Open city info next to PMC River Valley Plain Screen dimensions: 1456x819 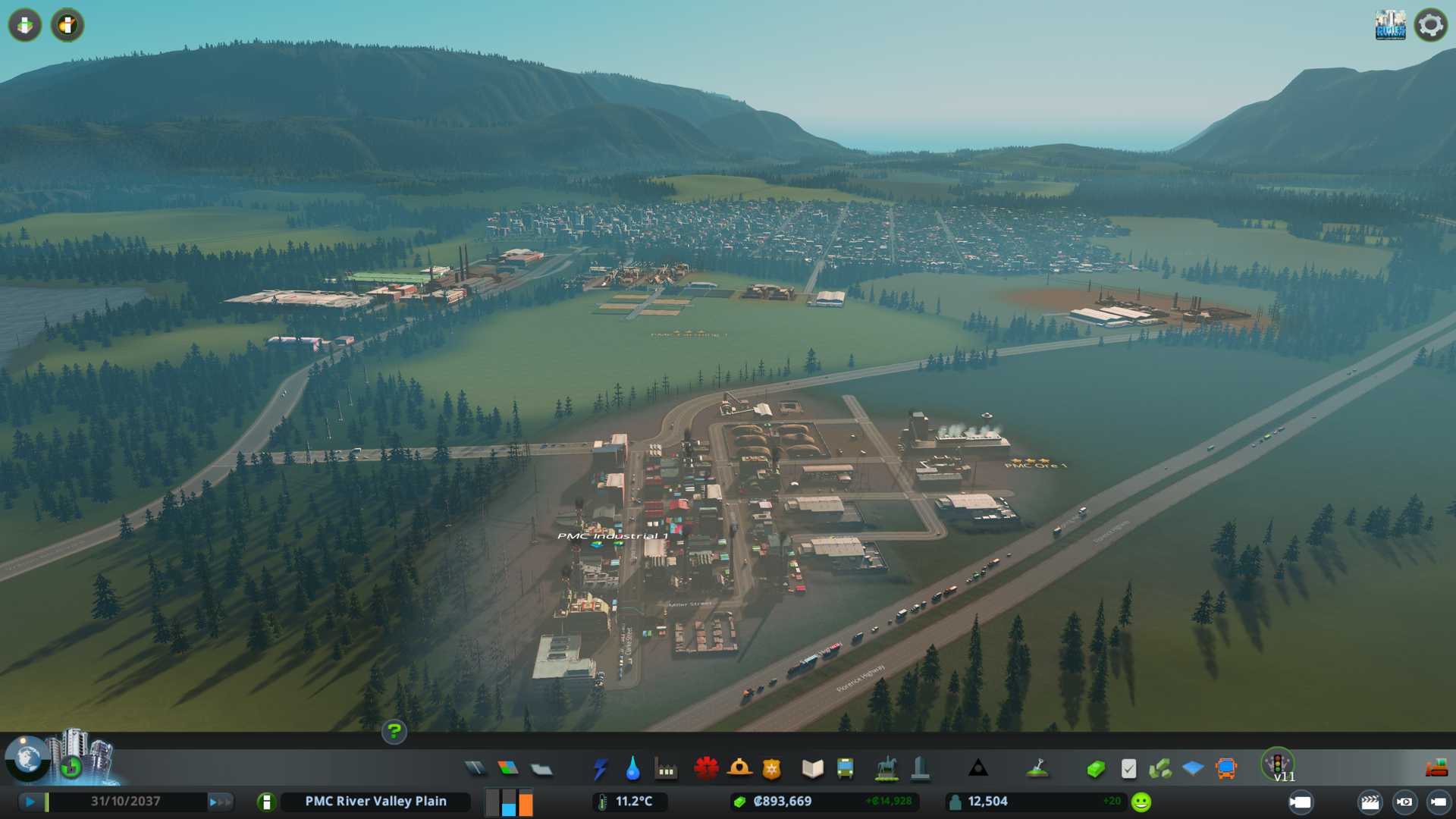pyautogui.click(x=266, y=802)
